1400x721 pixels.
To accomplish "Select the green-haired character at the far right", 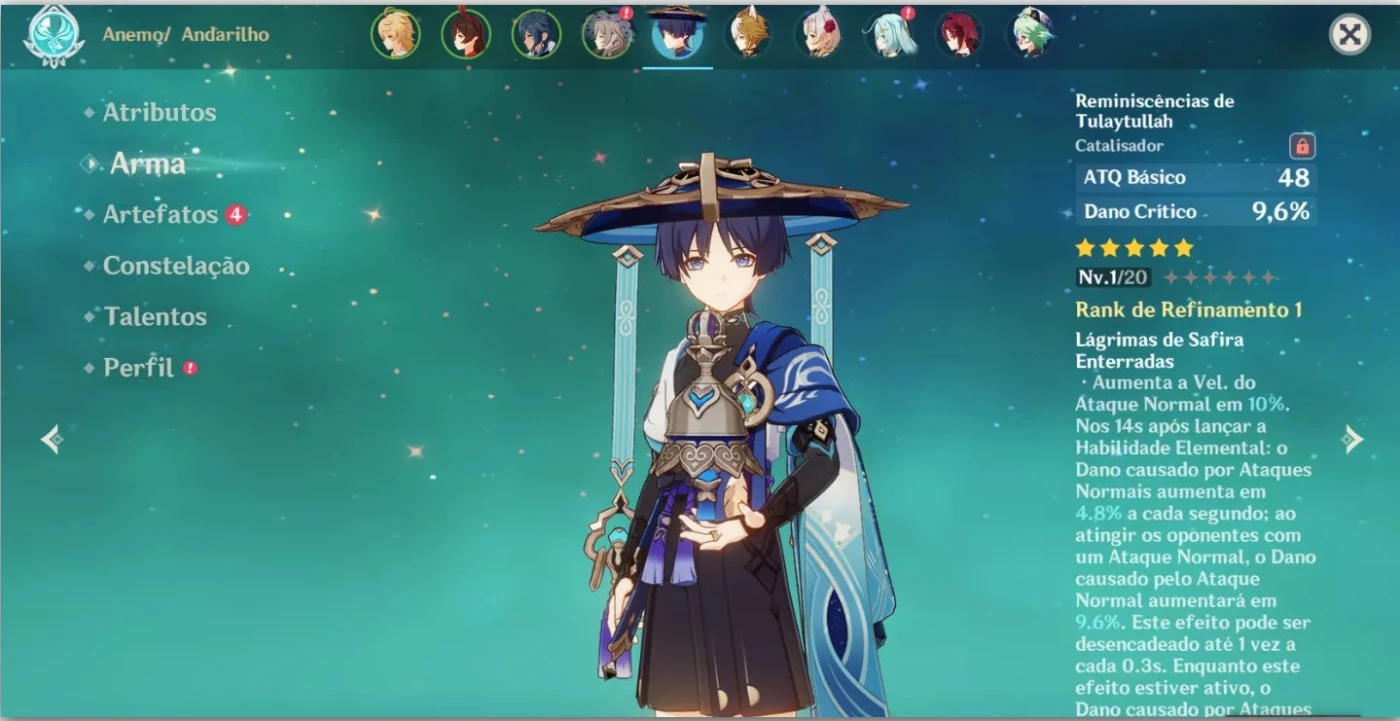I will [x=1028, y=32].
